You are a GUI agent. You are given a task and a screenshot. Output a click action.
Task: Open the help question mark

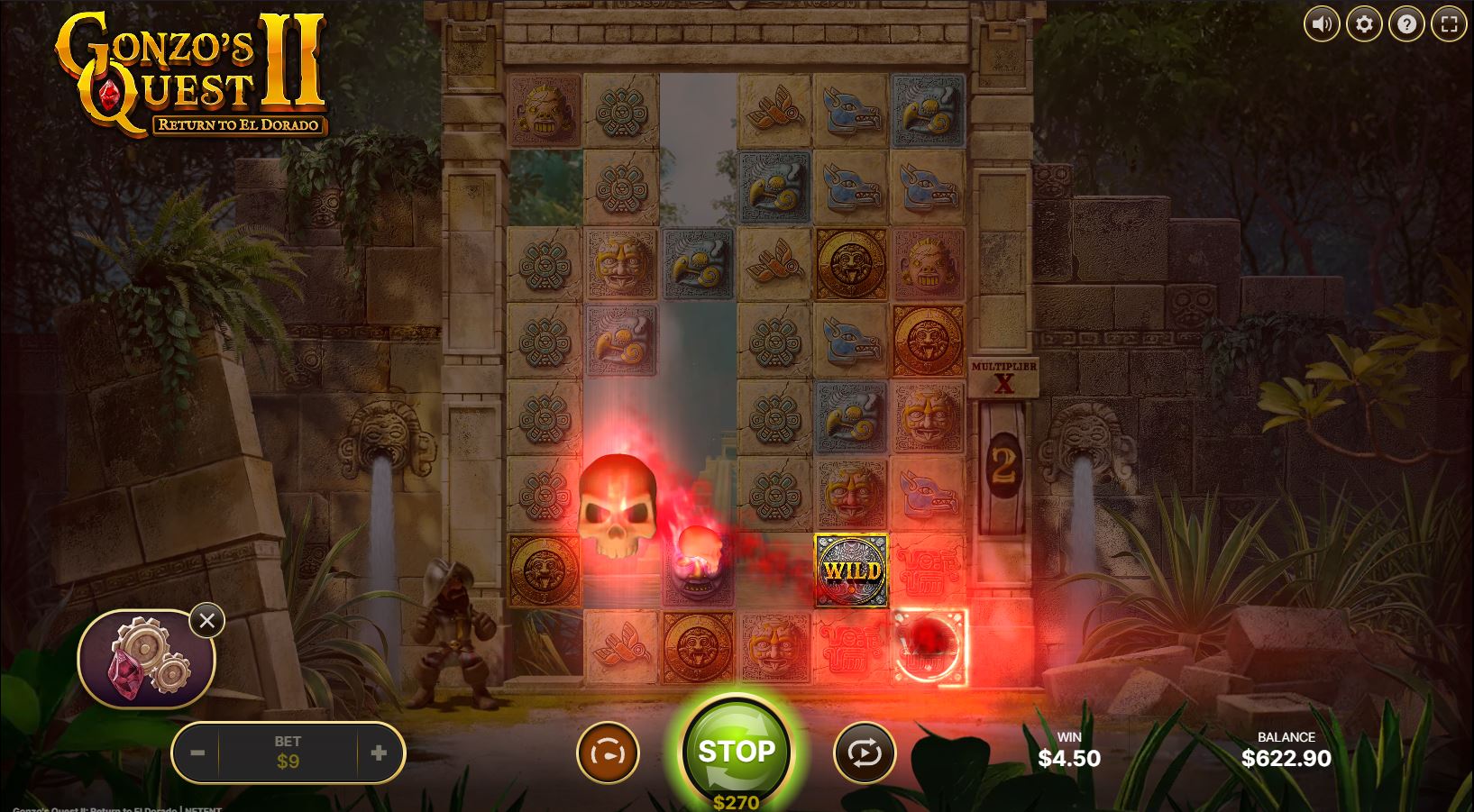pyautogui.click(x=1406, y=24)
